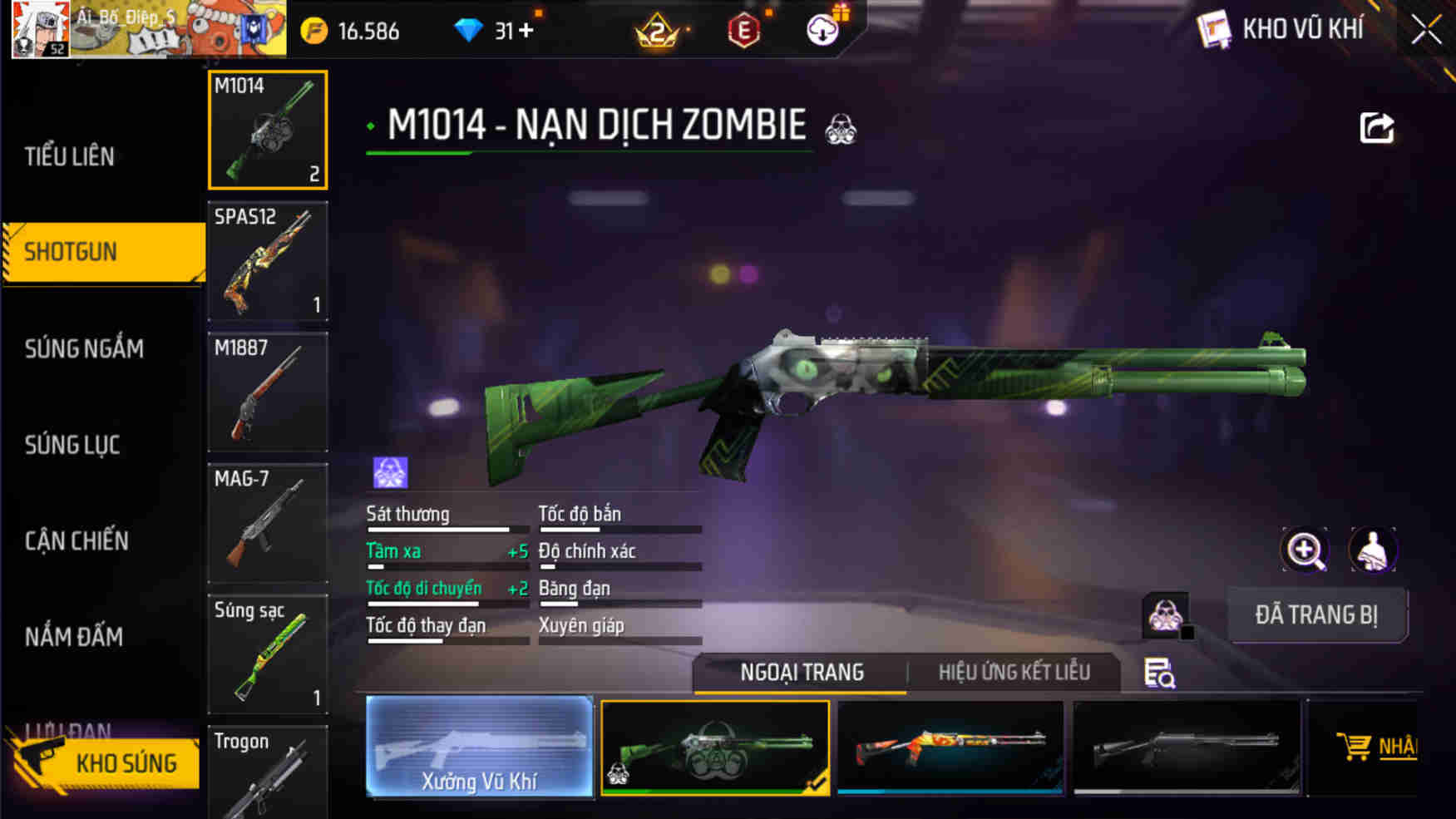The height and width of the screenshot is (819, 1456).
Task: Tap the red E event badge
Action: 746,31
